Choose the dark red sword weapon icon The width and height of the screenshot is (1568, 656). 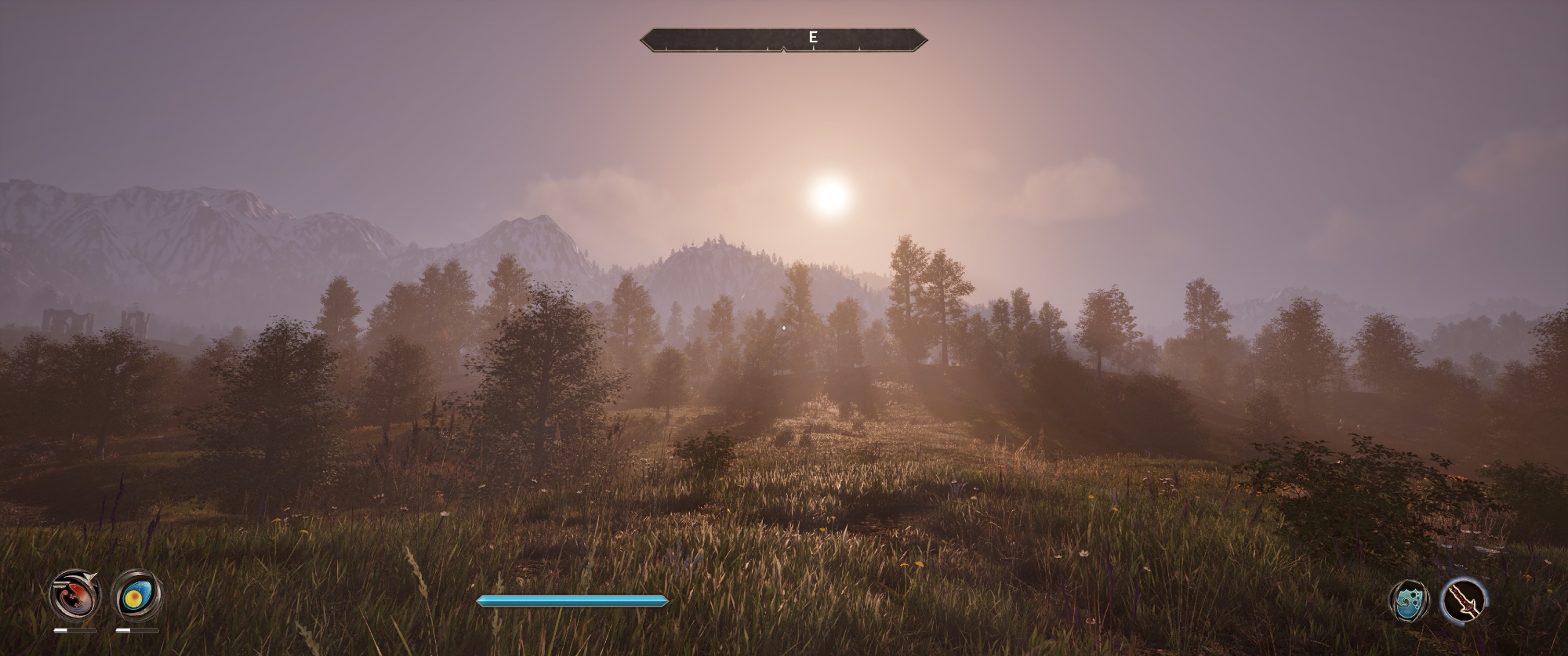click(x=1464, y=600)
